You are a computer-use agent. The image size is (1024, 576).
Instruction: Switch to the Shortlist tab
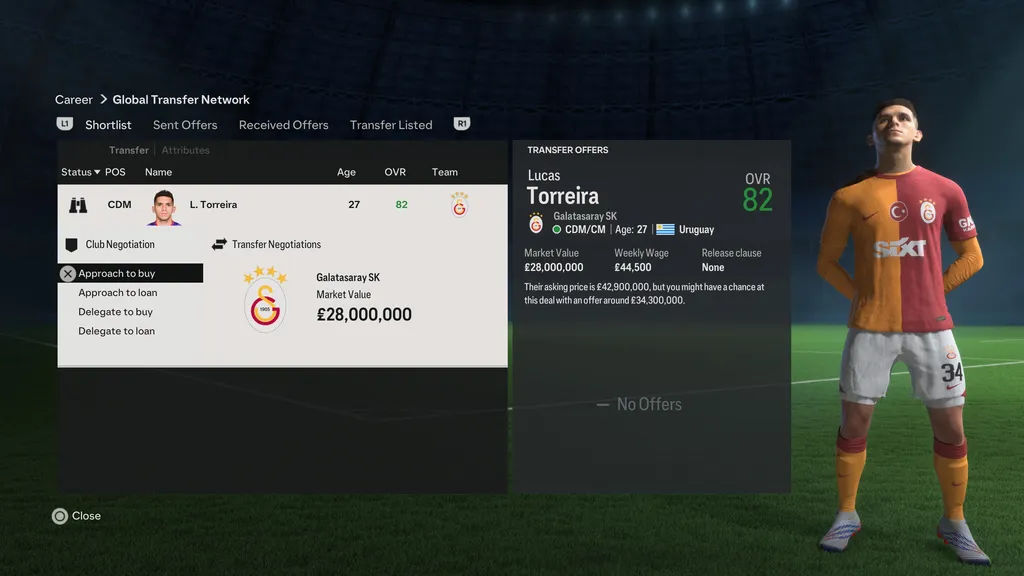pos(108,125)
